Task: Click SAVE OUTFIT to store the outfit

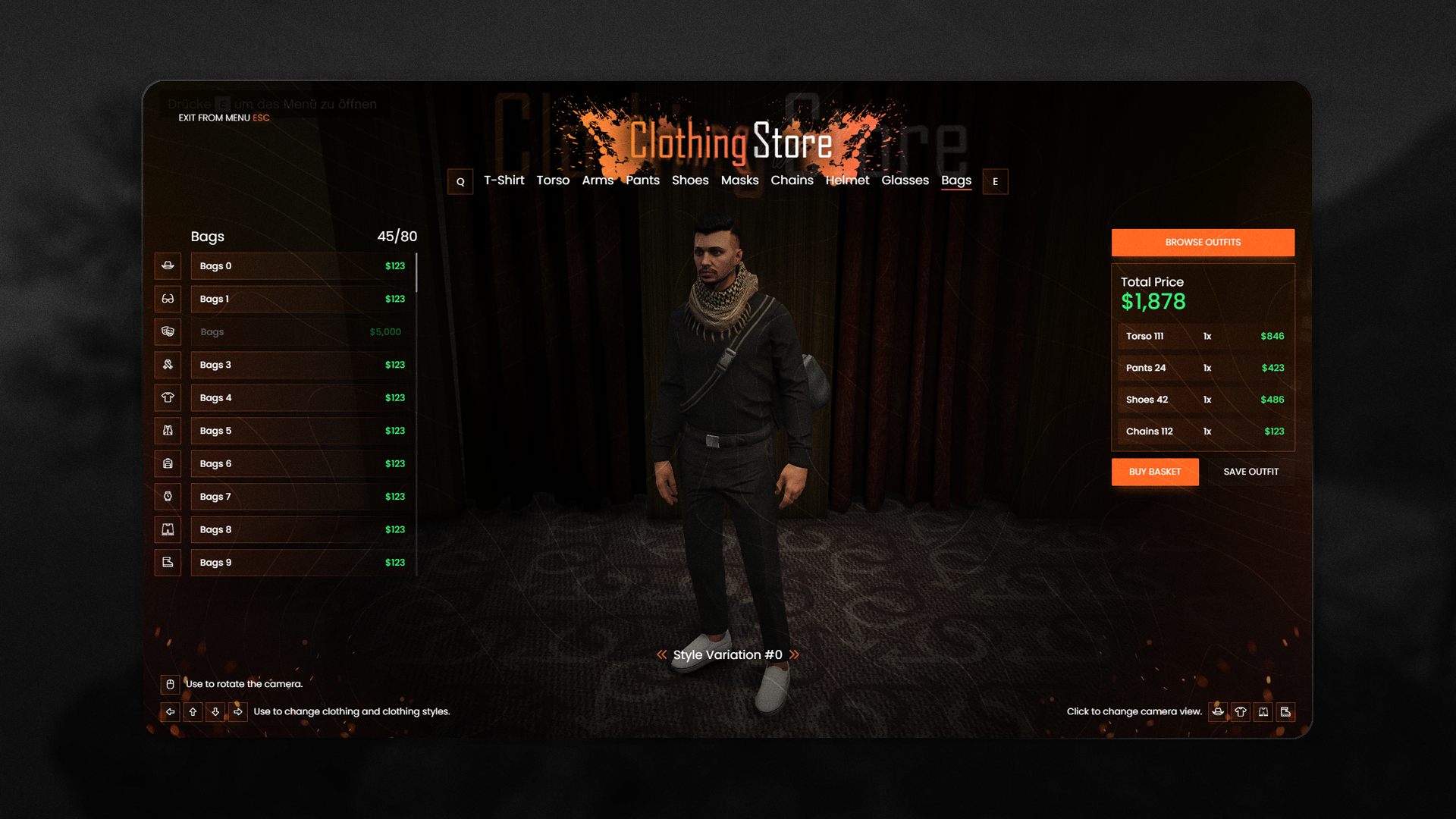Action: point(1250,471)
